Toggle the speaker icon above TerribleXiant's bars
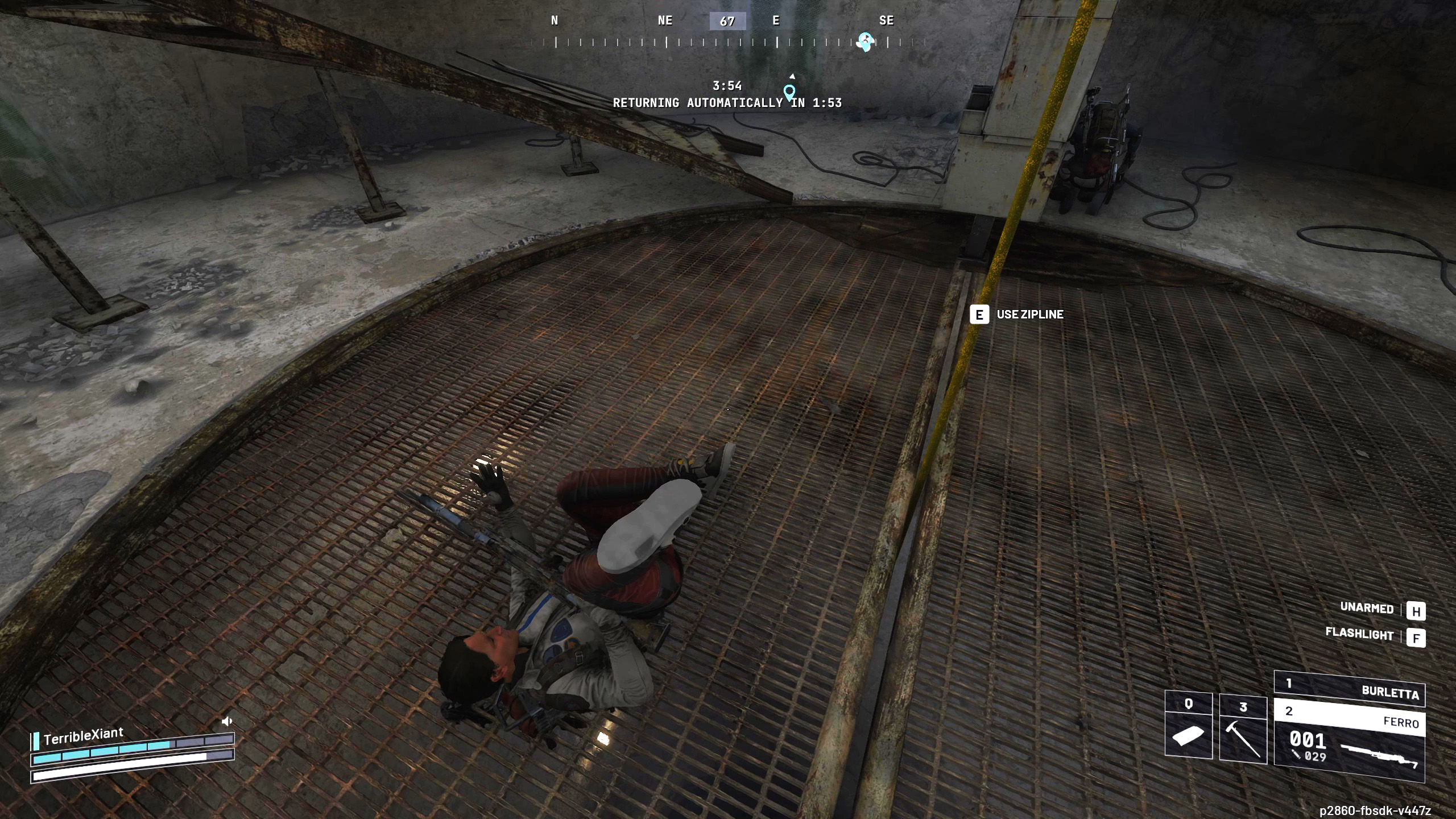 click(x=227, y=722)
